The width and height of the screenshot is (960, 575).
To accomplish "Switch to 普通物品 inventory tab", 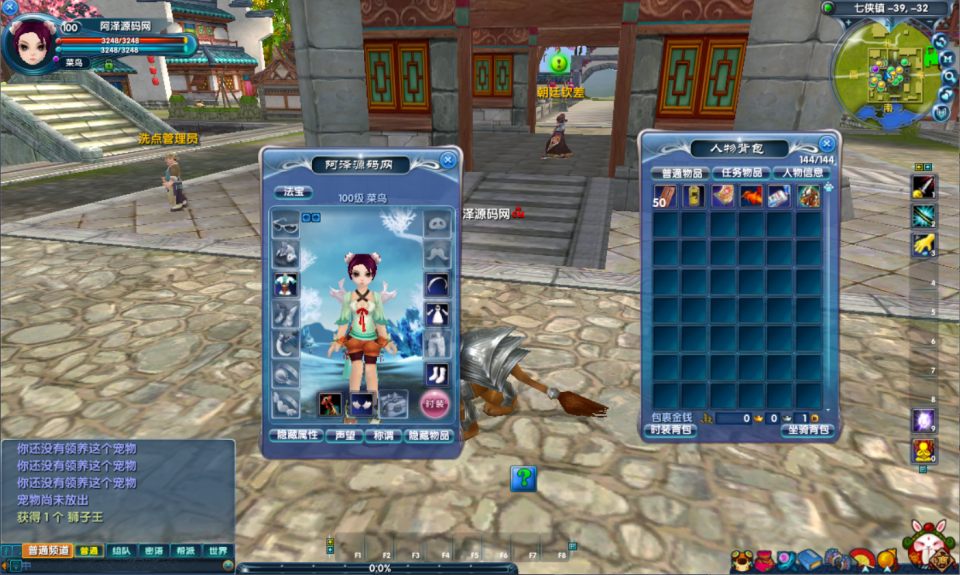I will [680, 172].
